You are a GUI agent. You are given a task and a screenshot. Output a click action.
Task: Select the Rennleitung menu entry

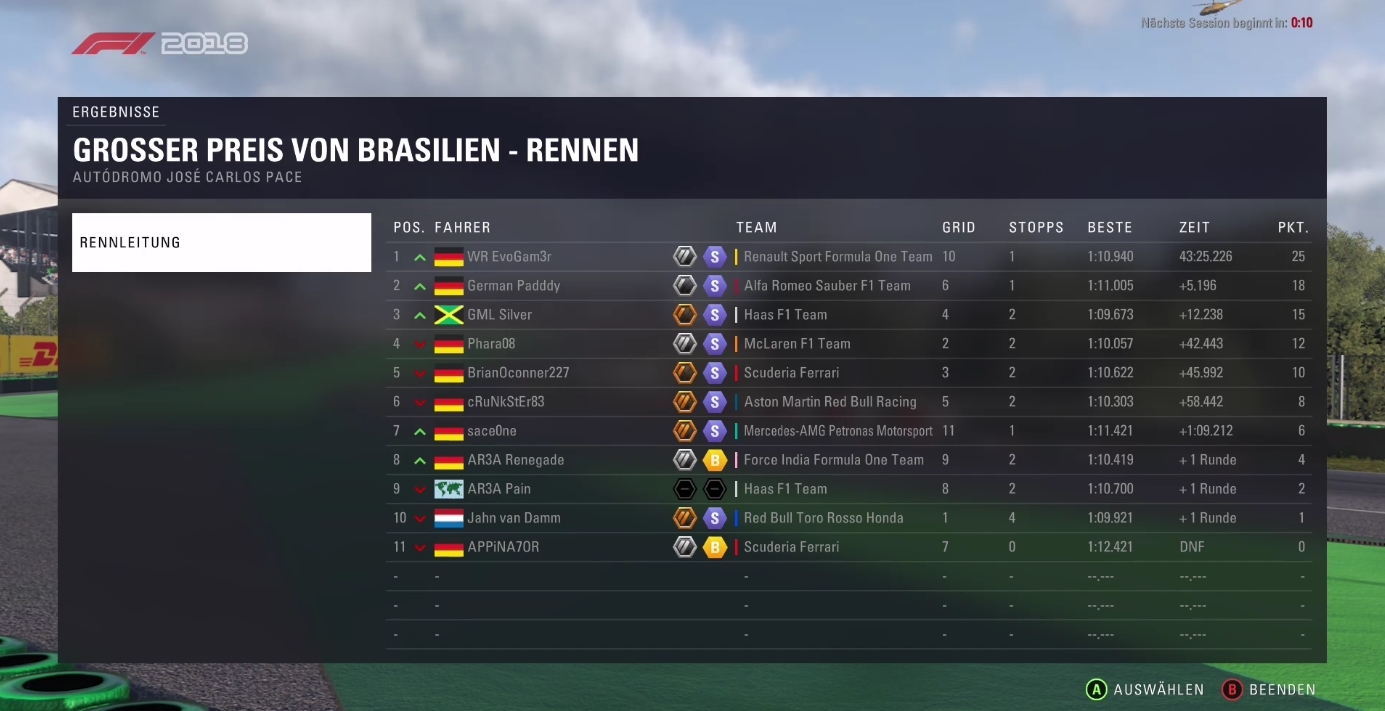tap(221, 242)
